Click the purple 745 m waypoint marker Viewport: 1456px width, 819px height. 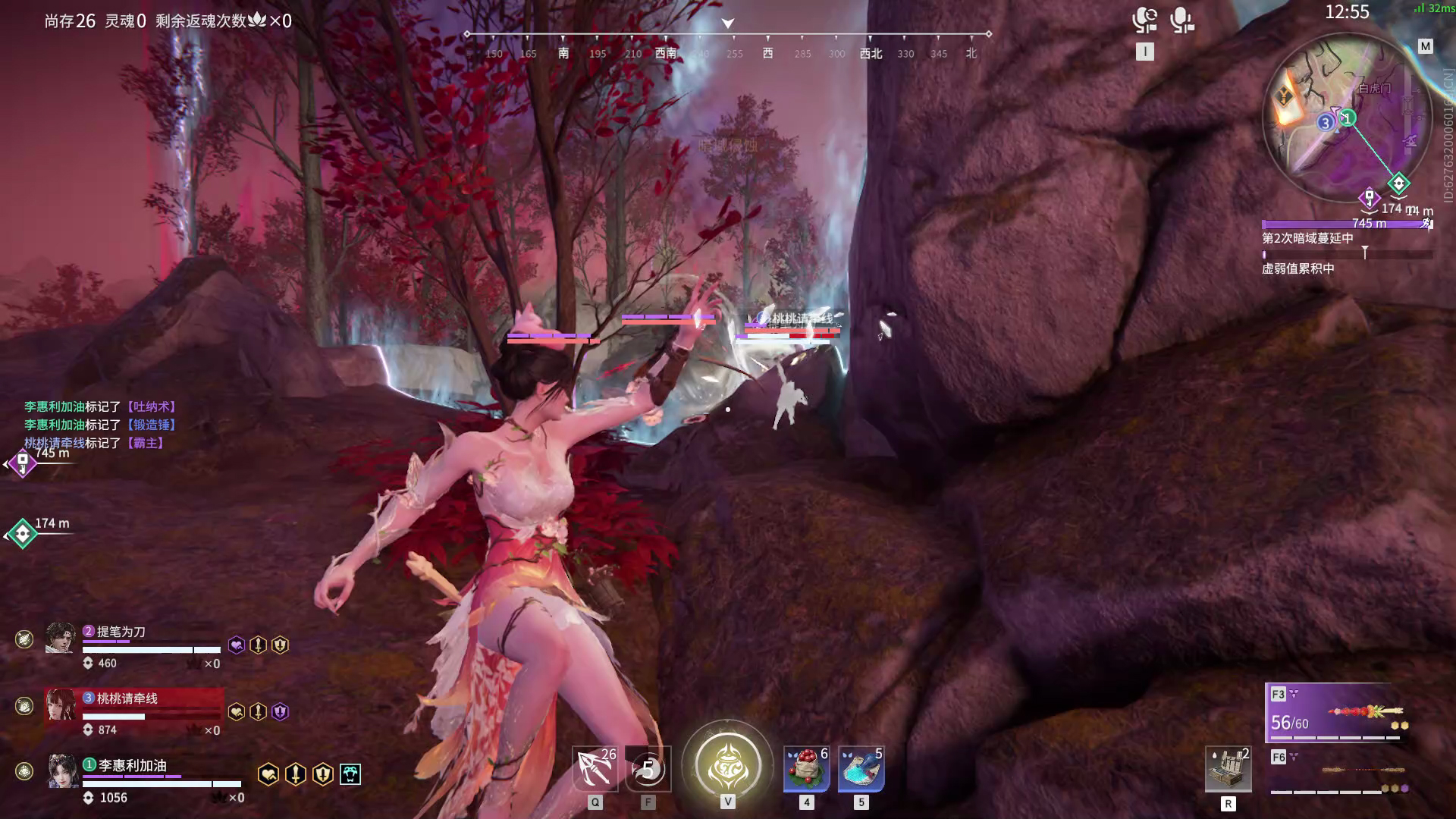(23, 462)
